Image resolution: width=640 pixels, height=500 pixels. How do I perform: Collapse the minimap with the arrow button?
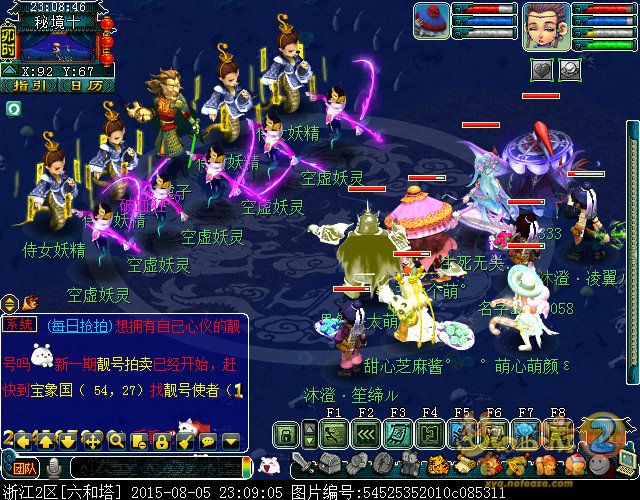[x=8, y=72]
